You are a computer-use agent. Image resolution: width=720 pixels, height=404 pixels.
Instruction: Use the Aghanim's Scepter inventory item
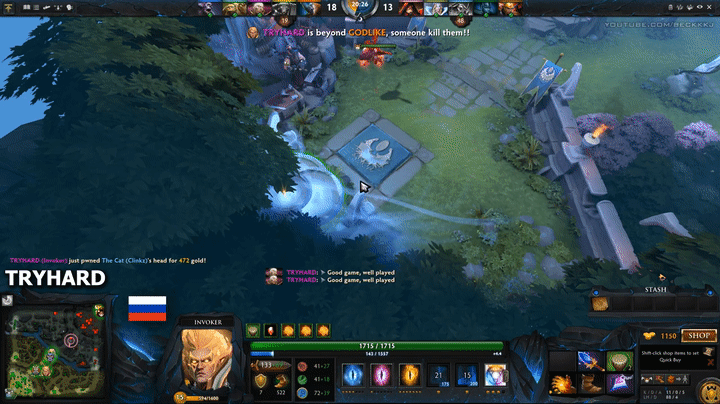(x=590, y=361)
